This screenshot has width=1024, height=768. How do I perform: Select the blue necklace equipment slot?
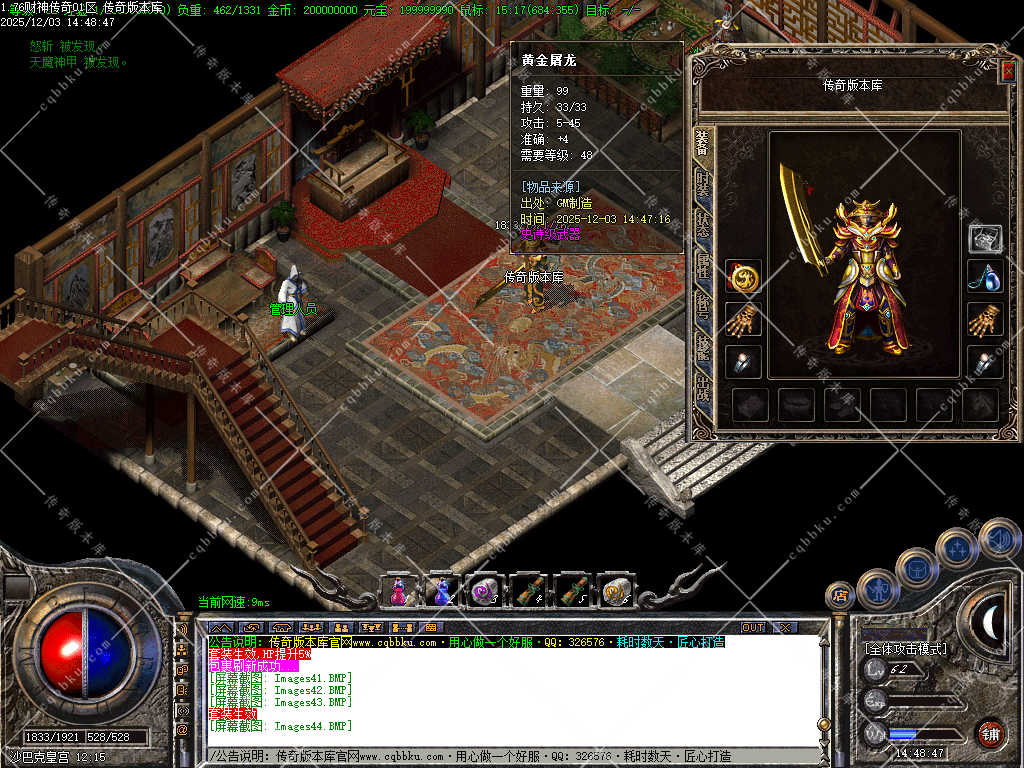[985, 278]
